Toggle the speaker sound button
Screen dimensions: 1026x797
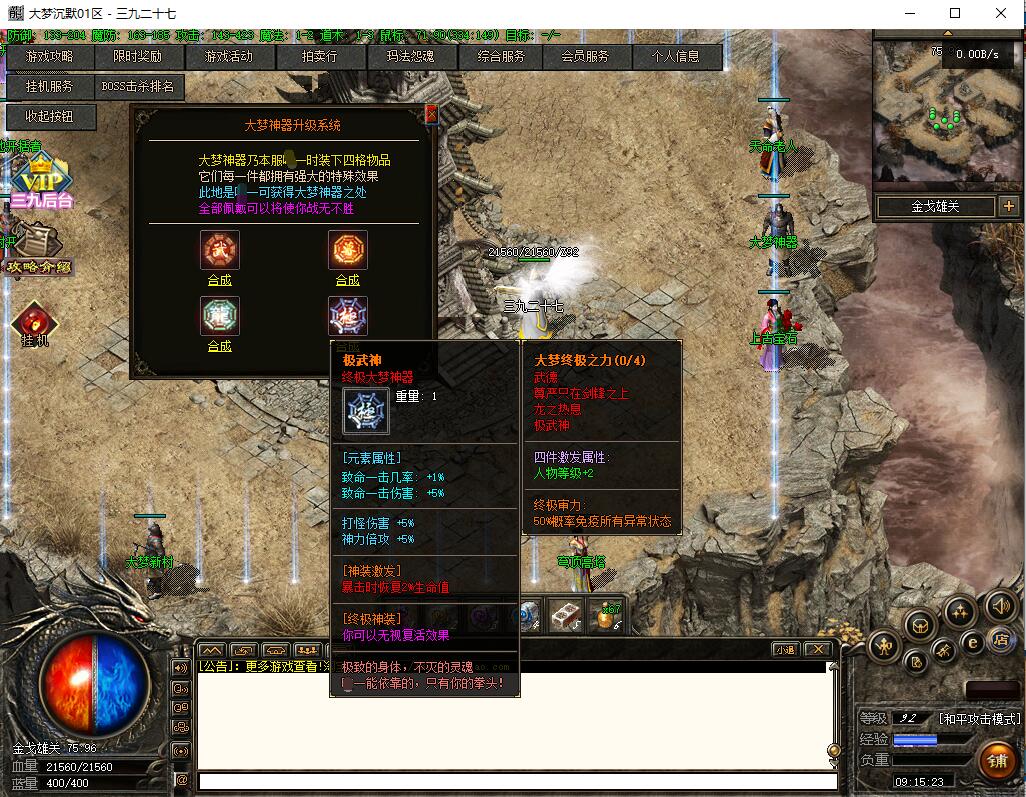pos(1001,605)
